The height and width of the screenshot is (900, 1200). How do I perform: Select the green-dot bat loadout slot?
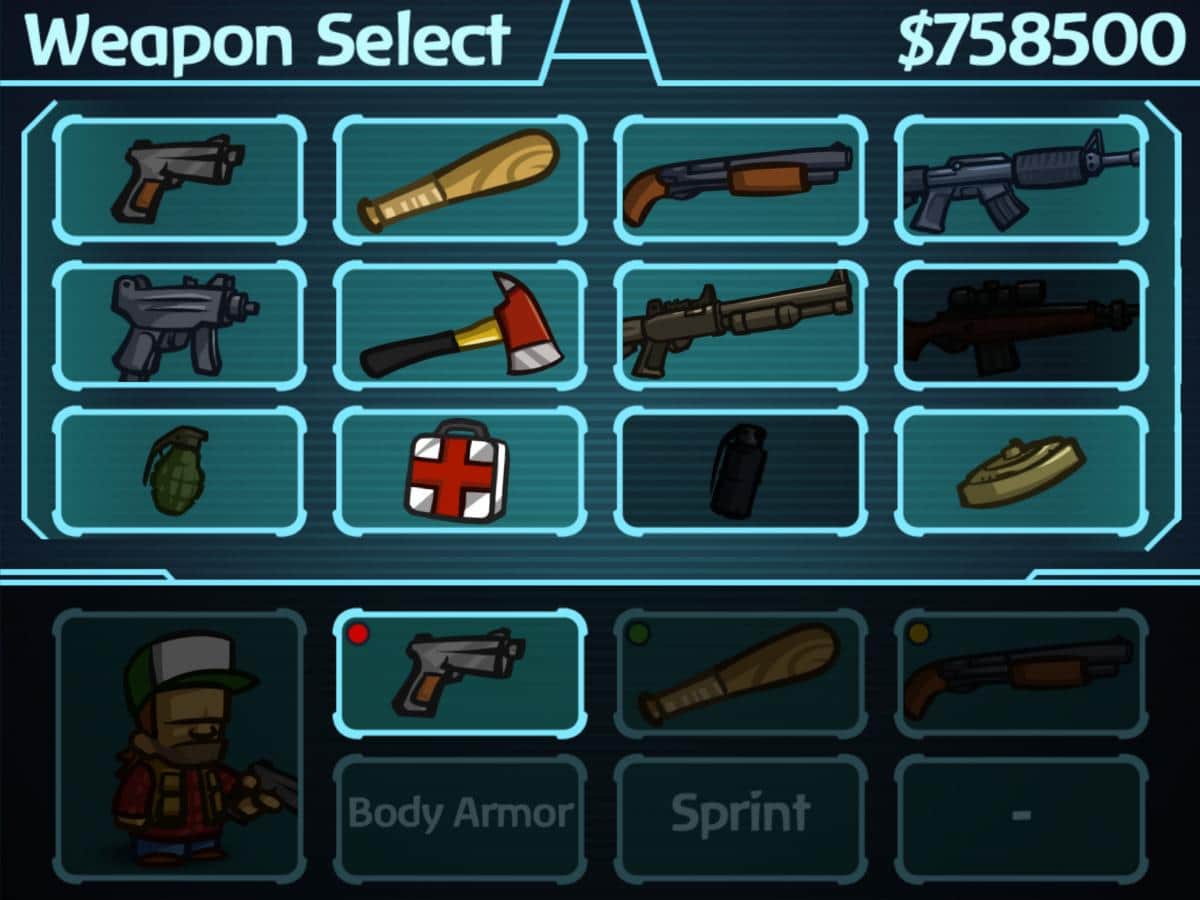(741, 674)
